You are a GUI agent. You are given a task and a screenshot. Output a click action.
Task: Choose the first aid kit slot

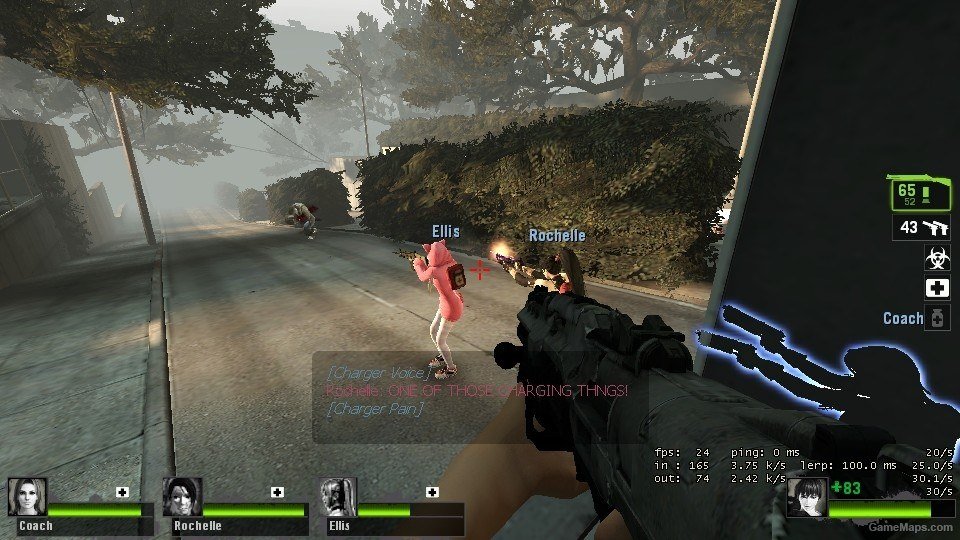click(937, 288)
